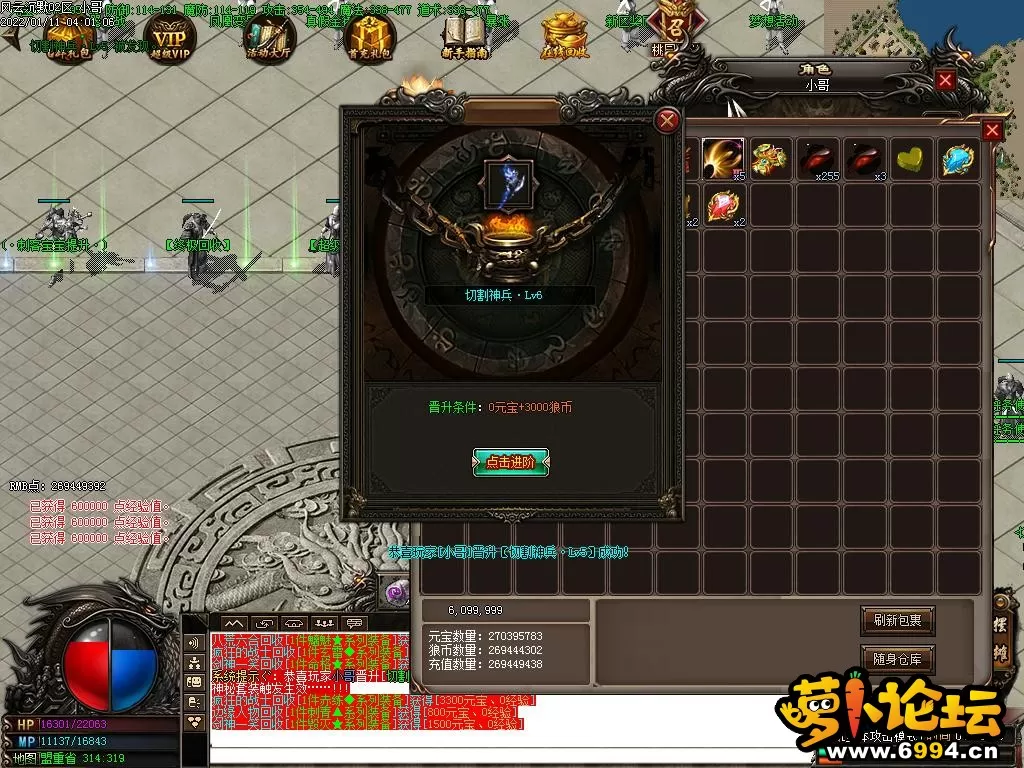
Task: Click the 点击进阶 upgrade button
Action: click(511, 462)
